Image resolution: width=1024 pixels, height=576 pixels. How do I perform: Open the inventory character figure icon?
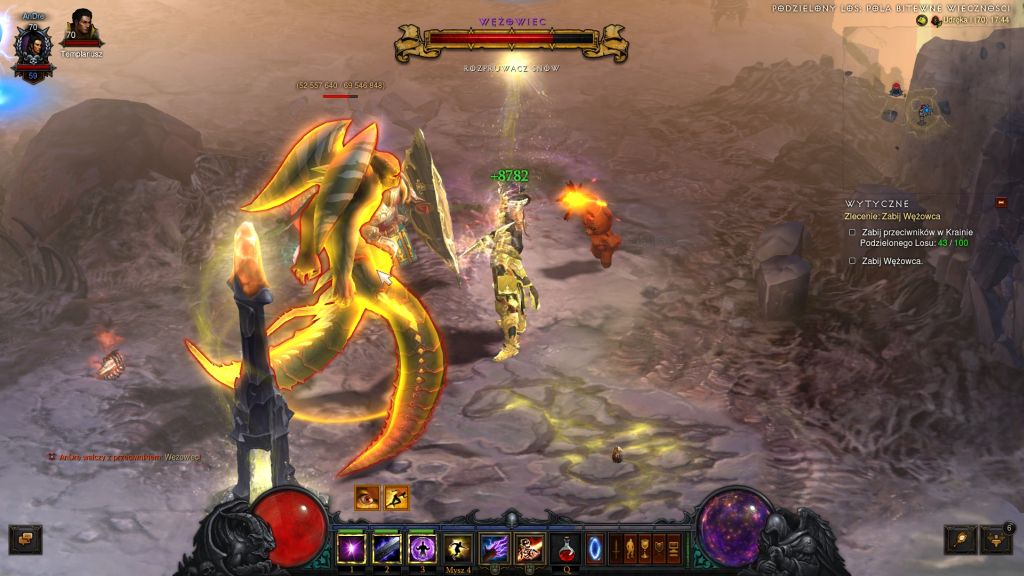631,548
